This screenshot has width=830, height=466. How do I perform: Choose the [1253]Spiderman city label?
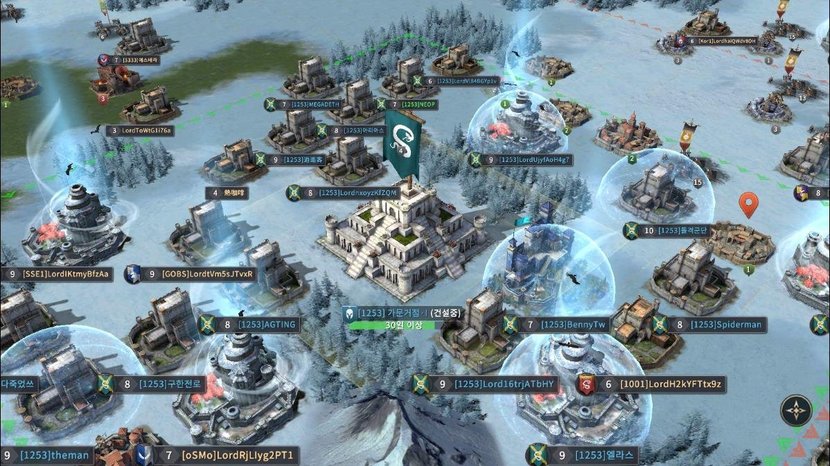tap(726, 324)
